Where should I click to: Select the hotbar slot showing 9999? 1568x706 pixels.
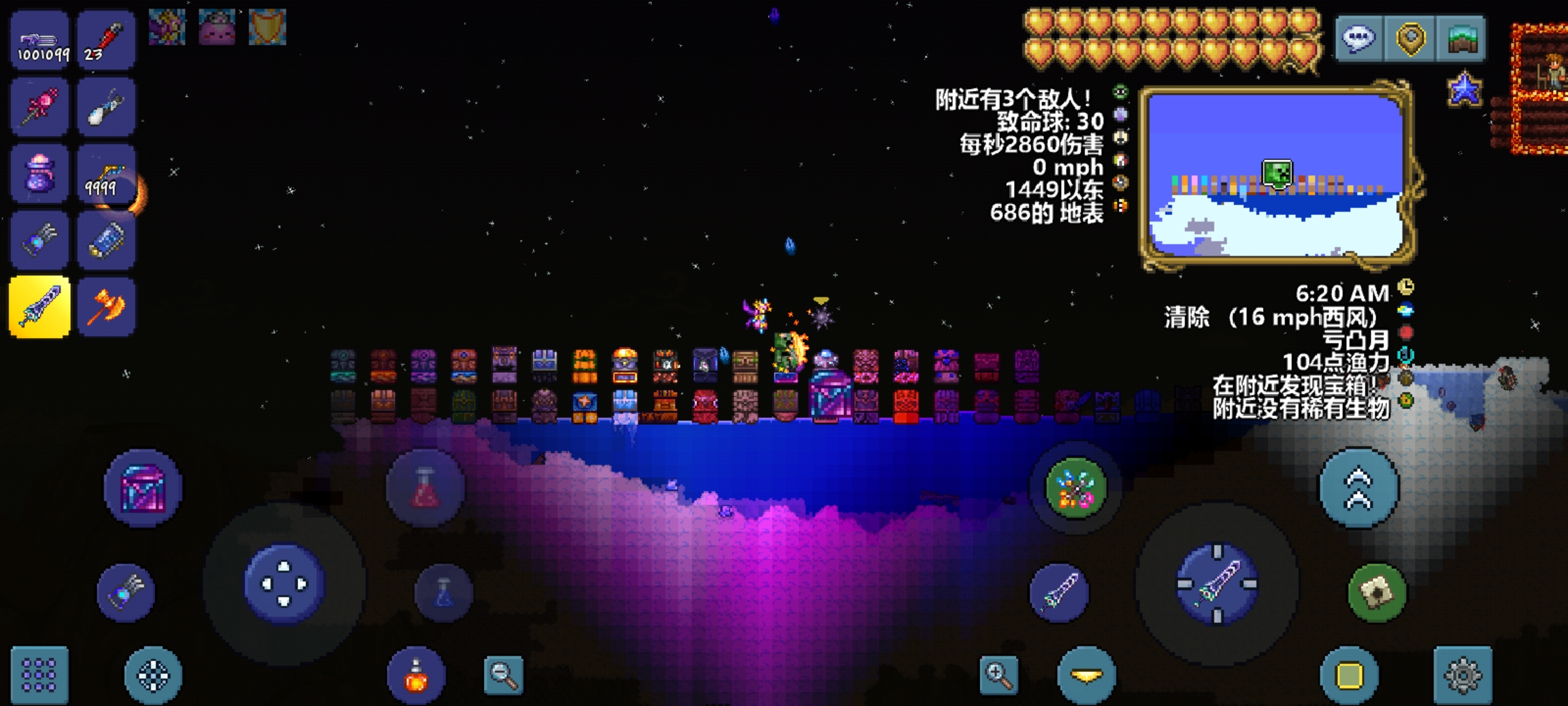pyautogui.click(x=106, y=174)
